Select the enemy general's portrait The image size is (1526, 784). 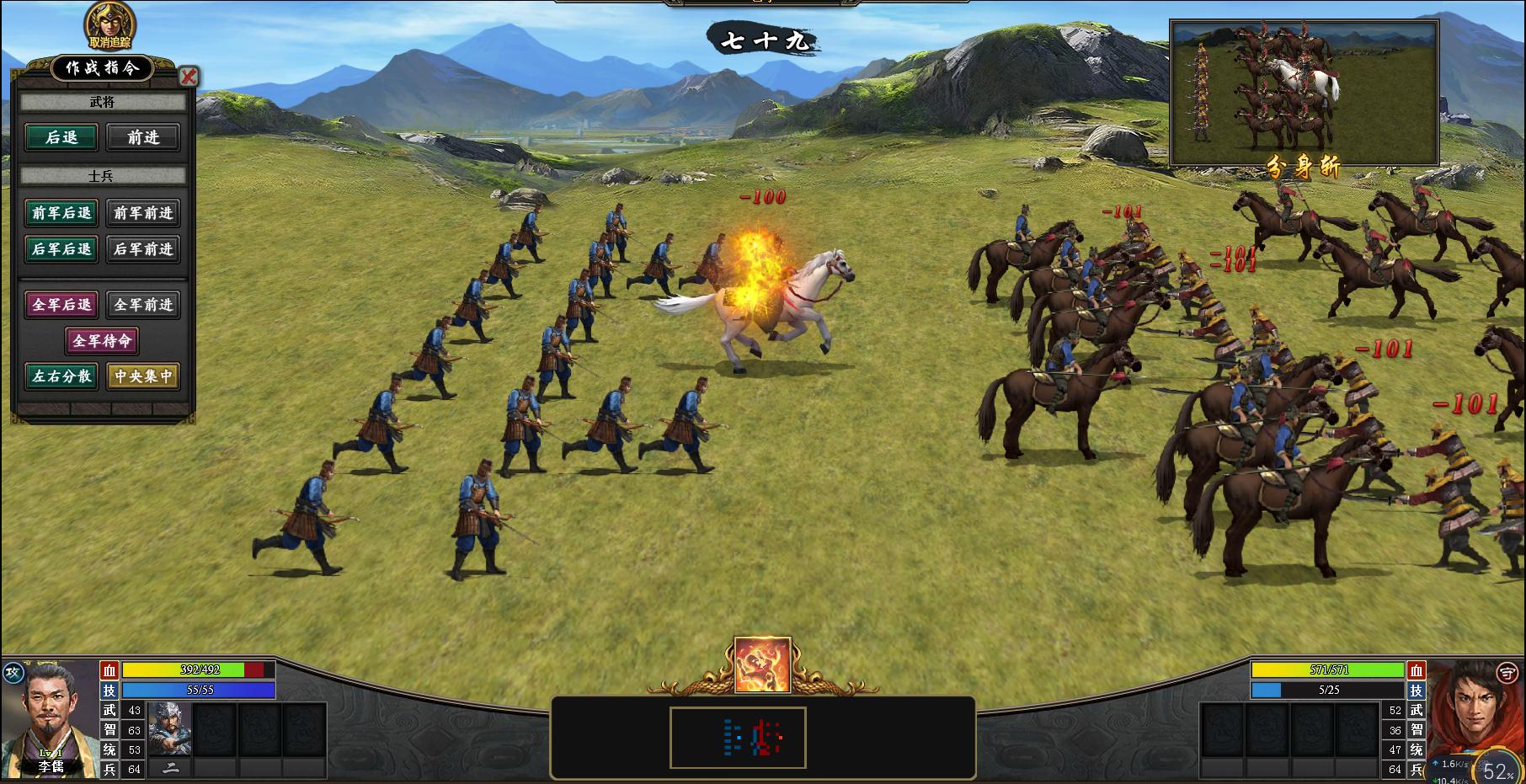coord(1474,716)
